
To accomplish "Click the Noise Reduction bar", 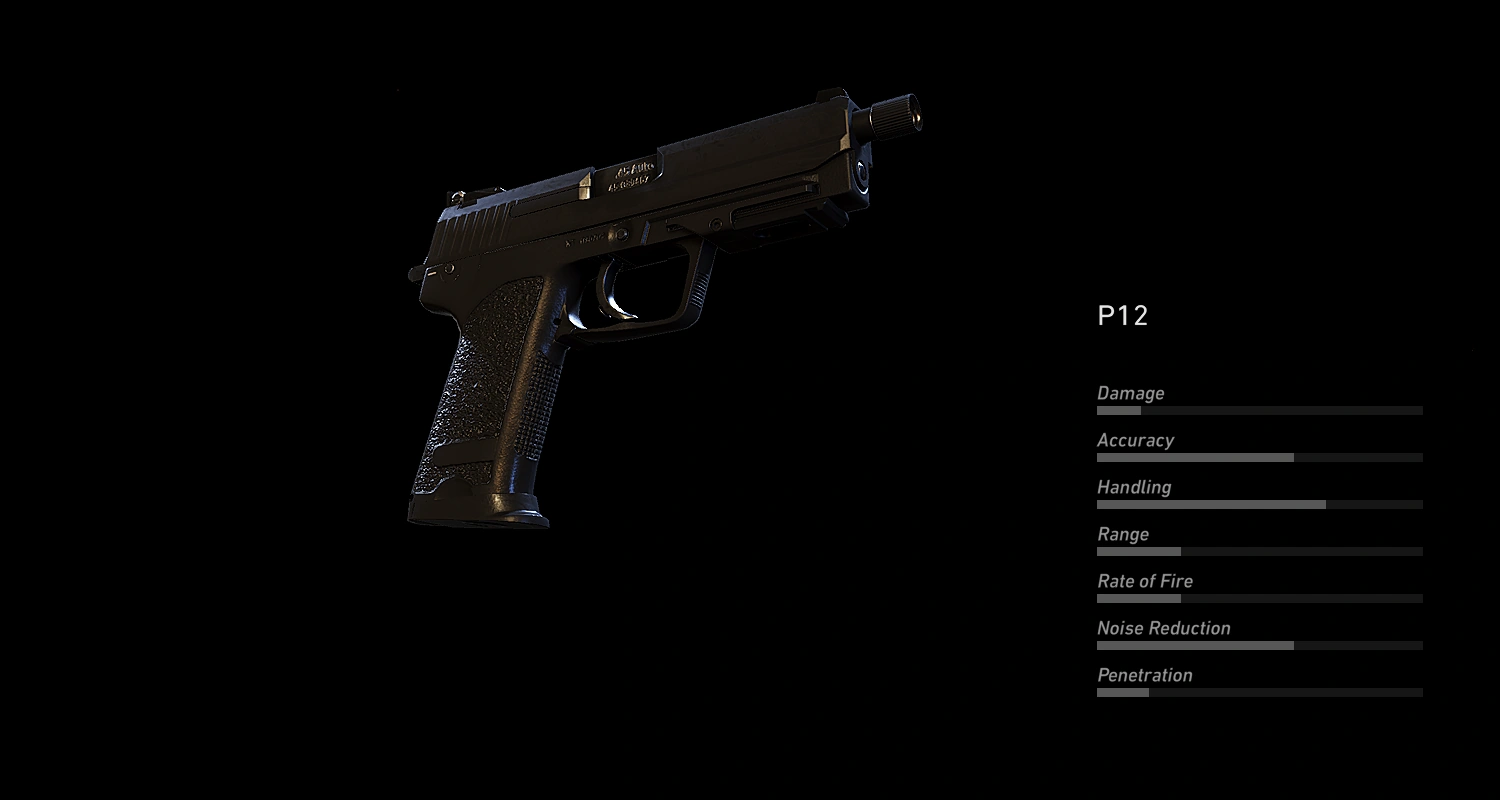I will (x=1259, y=645).
